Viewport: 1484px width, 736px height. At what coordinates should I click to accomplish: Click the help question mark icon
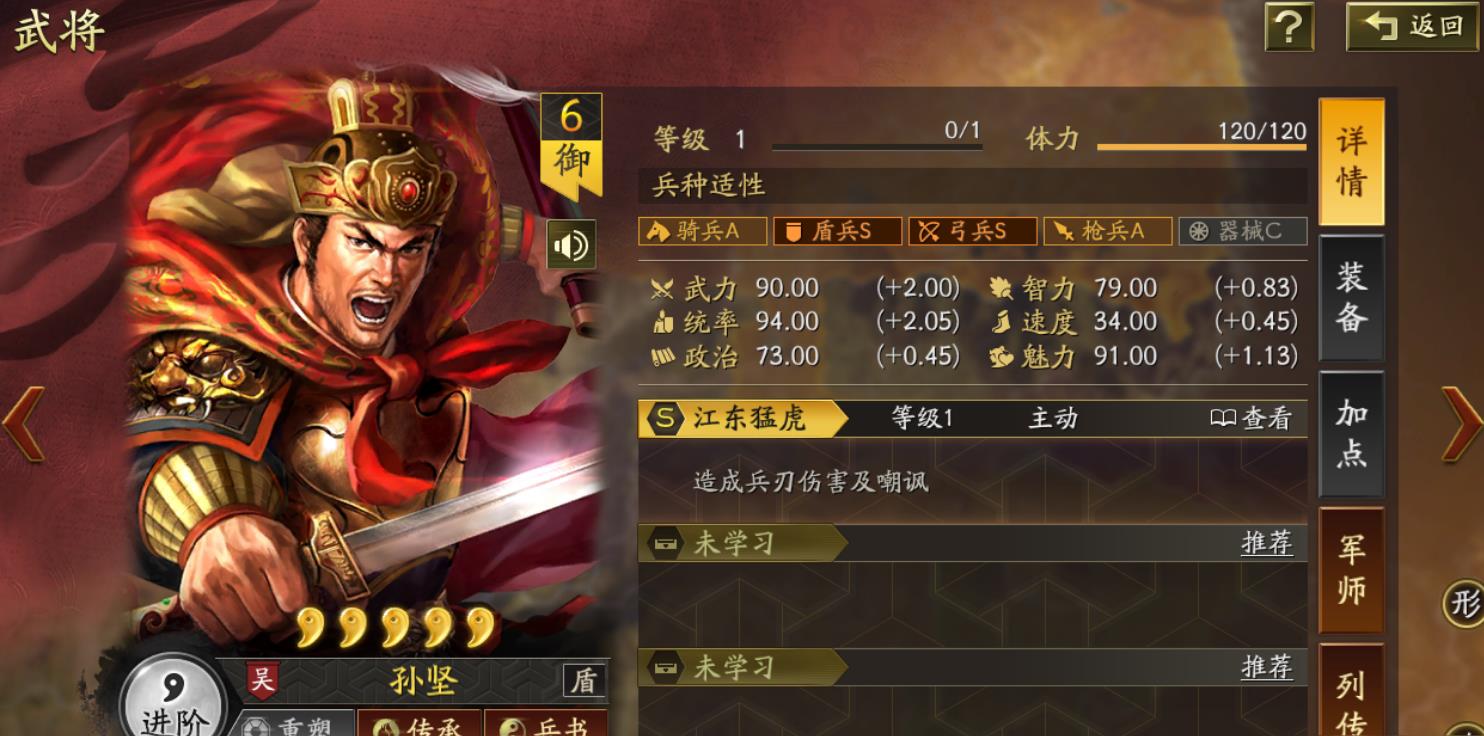tap(1292, 26)
